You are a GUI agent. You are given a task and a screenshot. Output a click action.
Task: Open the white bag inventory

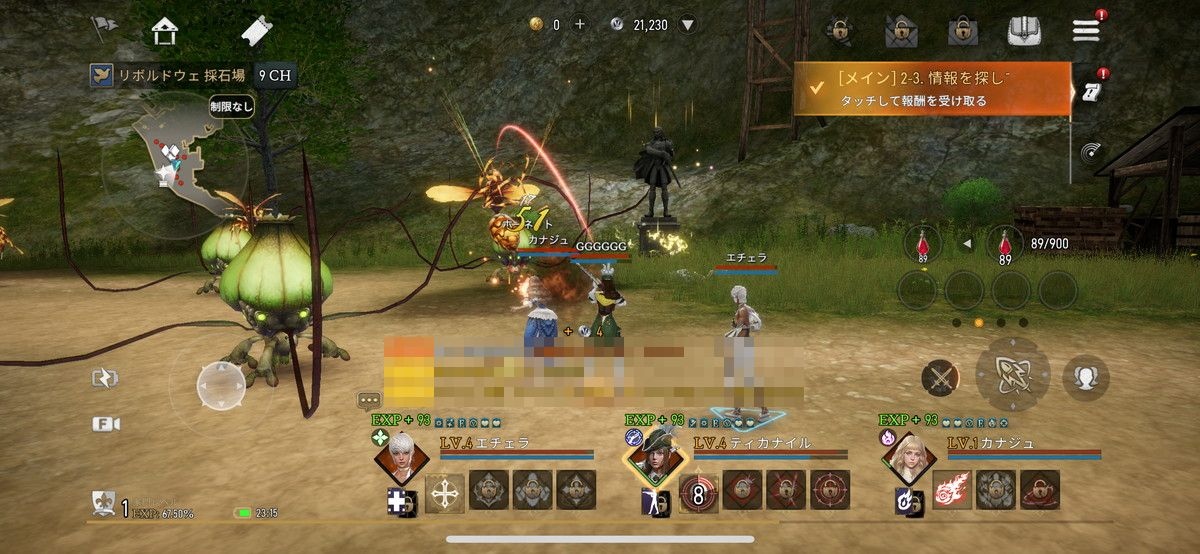[1027, 30]
